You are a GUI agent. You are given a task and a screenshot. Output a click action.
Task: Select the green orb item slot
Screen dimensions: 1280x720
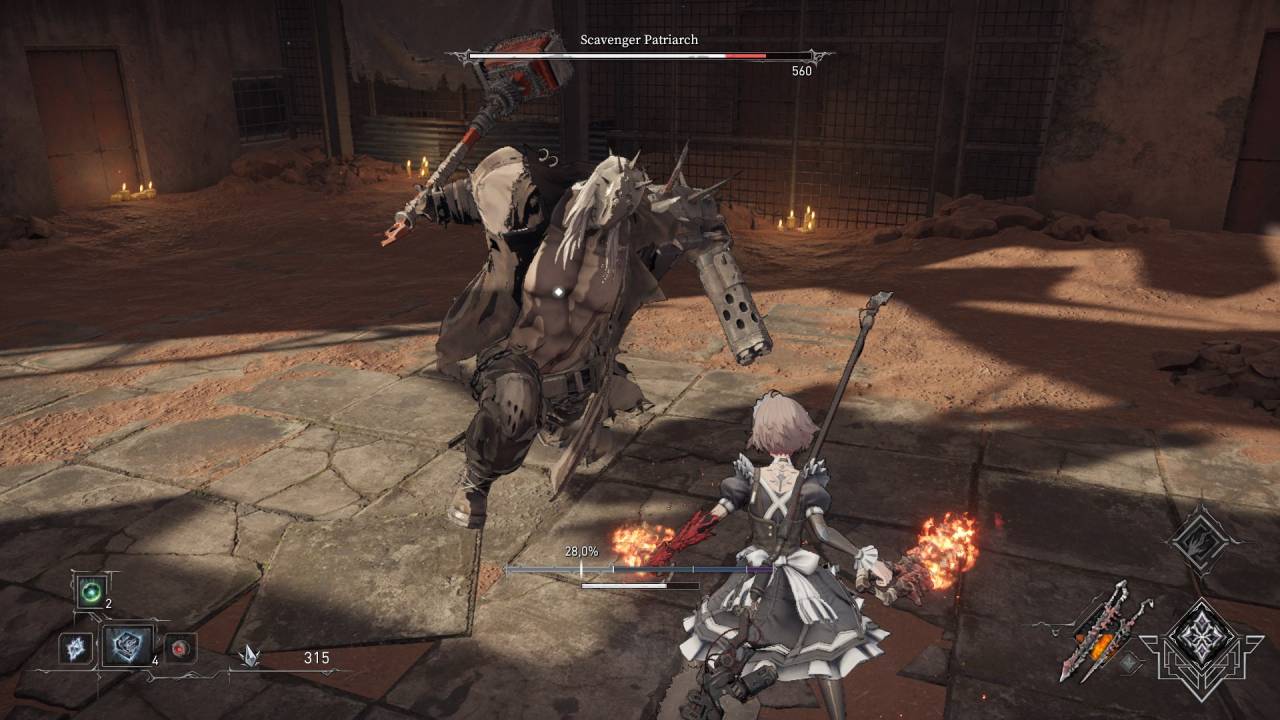coord(92,591)
